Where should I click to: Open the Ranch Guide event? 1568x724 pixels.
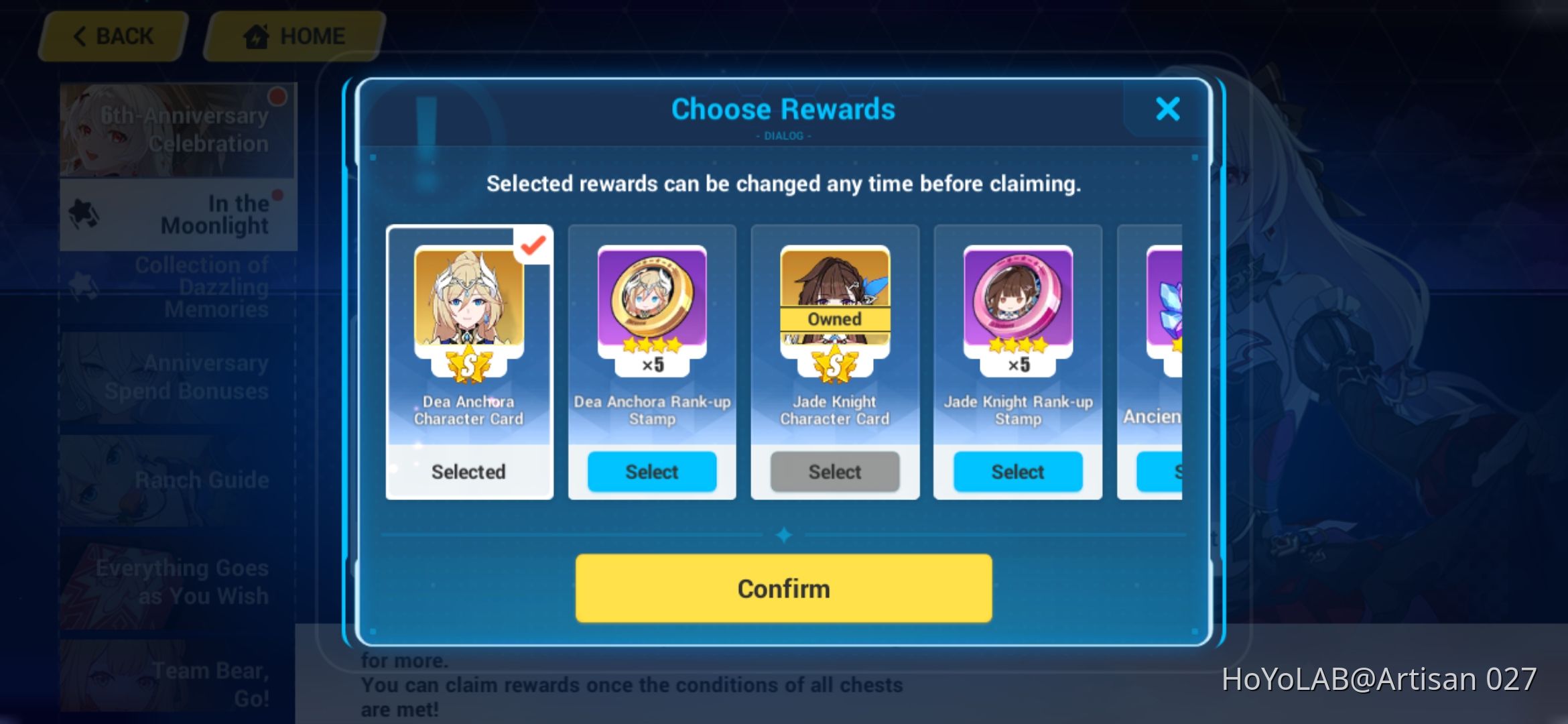(x=201, y=479)
